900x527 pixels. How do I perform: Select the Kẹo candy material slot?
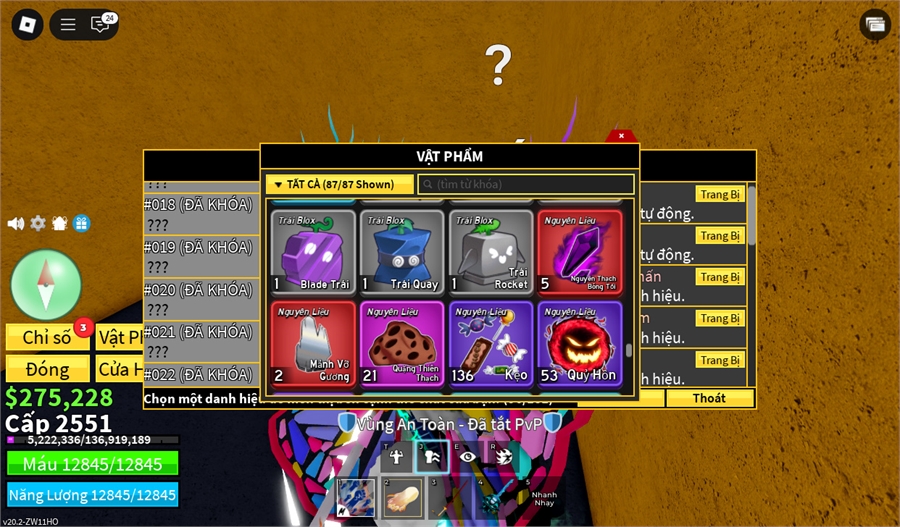491,343
